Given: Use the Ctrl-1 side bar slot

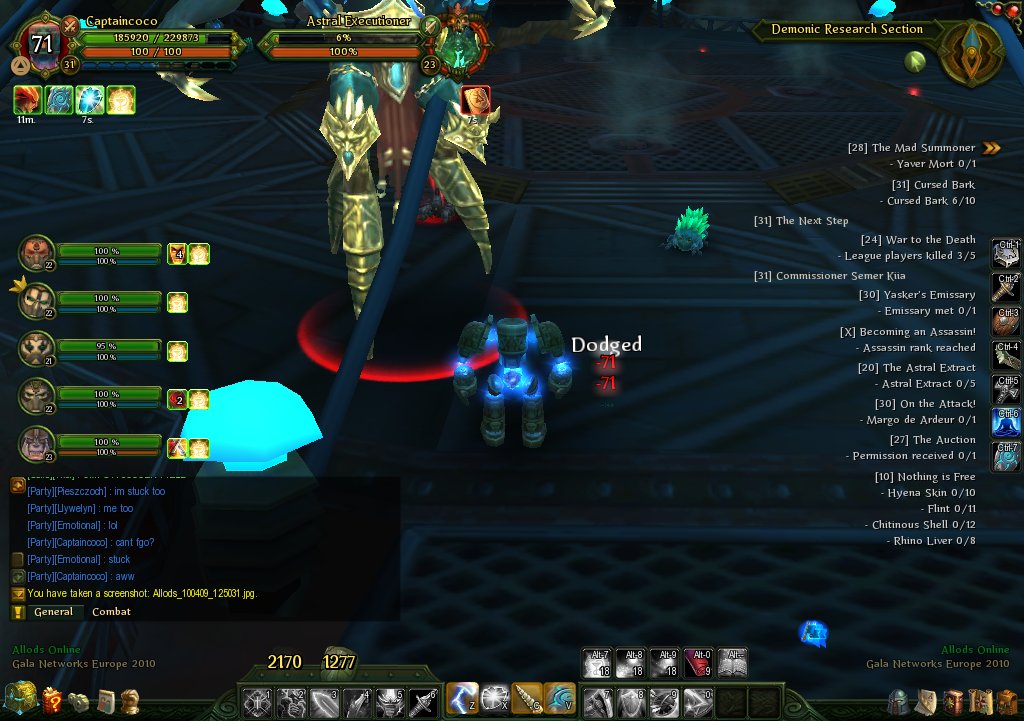Looking at the screenshot, I should click(x=1006, y=254).
